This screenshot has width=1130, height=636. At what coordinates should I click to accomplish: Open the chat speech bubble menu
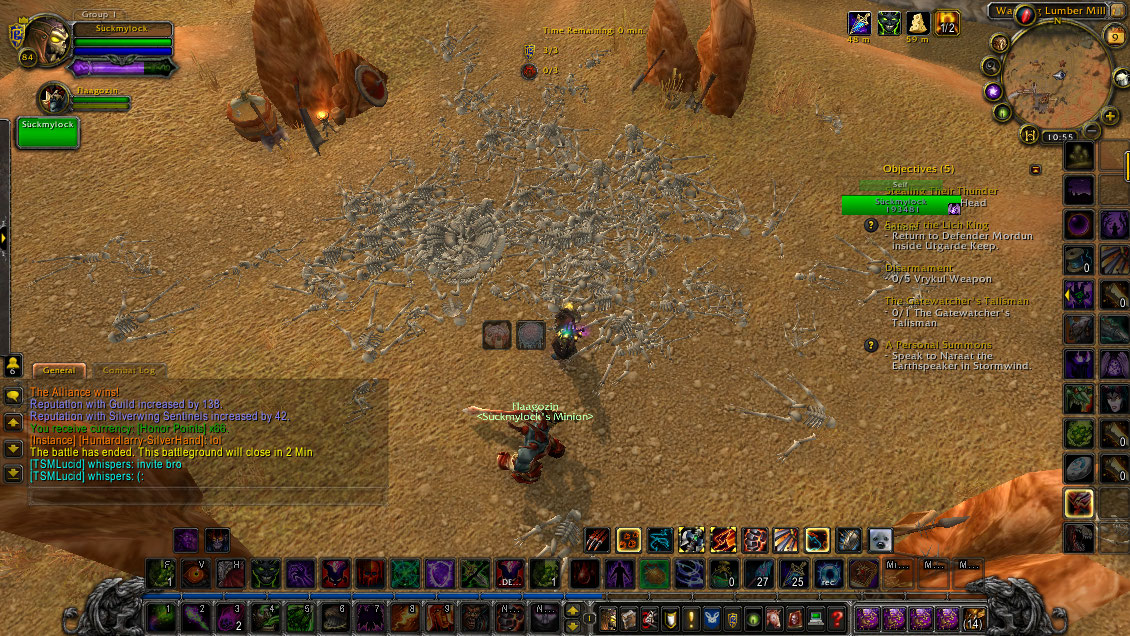14,396
